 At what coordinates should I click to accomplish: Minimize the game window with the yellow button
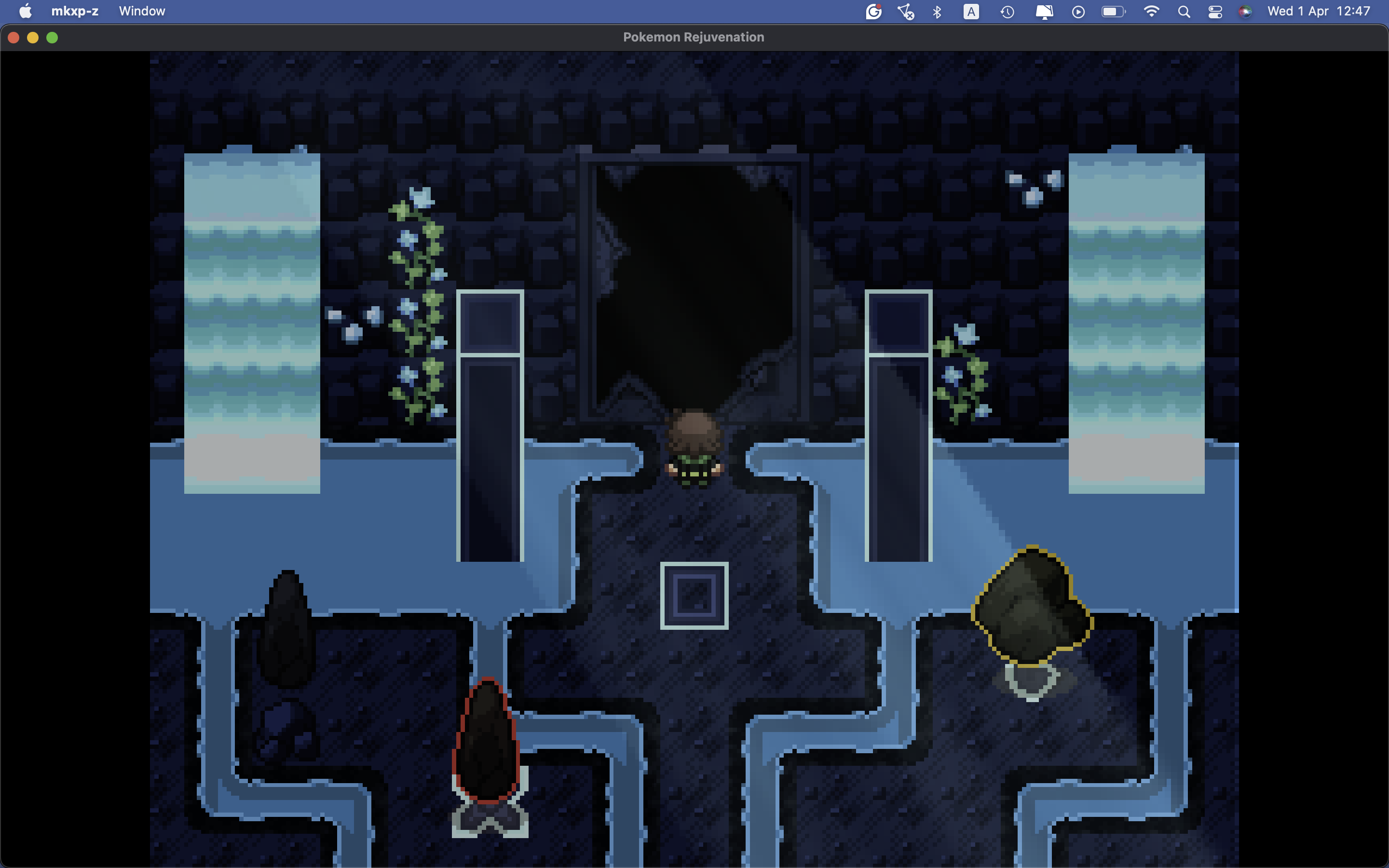click(33, 38)
